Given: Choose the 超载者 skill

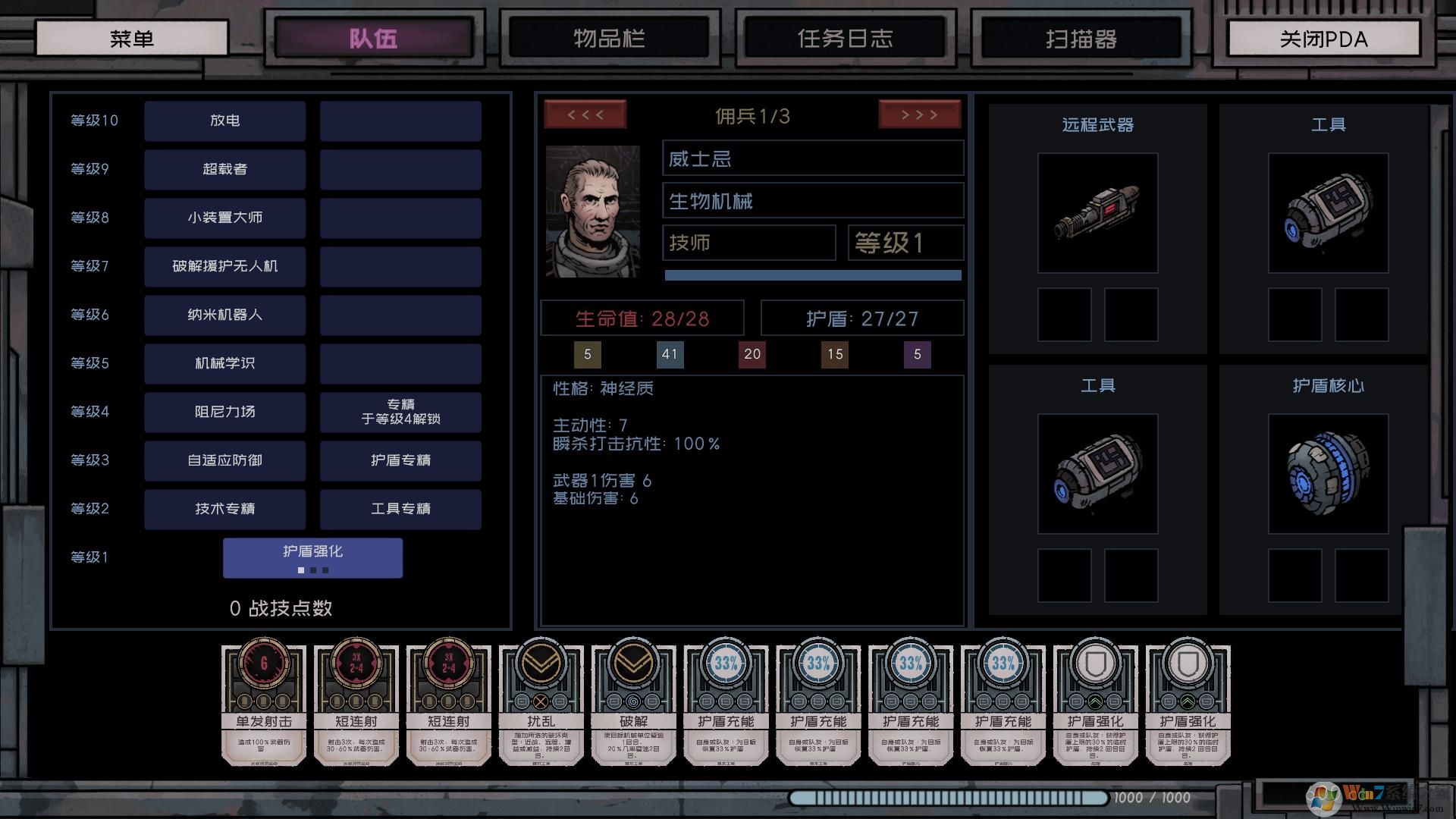Looking at the screenshot, I should pos(225,169).
